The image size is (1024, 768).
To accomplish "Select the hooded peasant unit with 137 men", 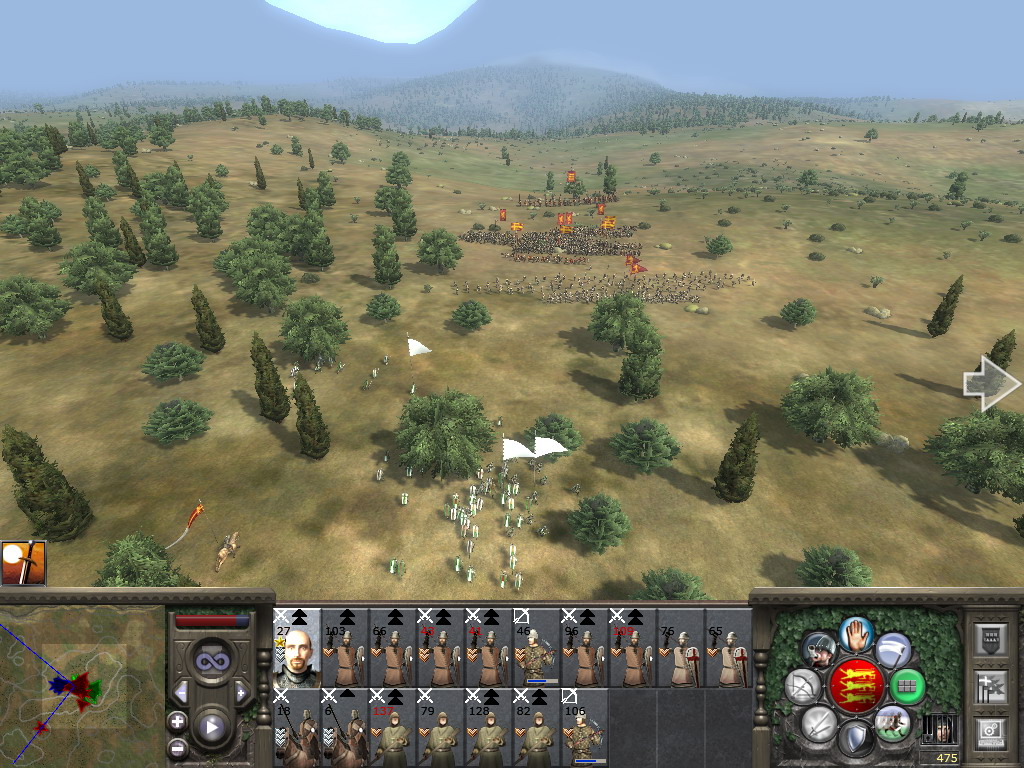I will click(x=393, y=728).
